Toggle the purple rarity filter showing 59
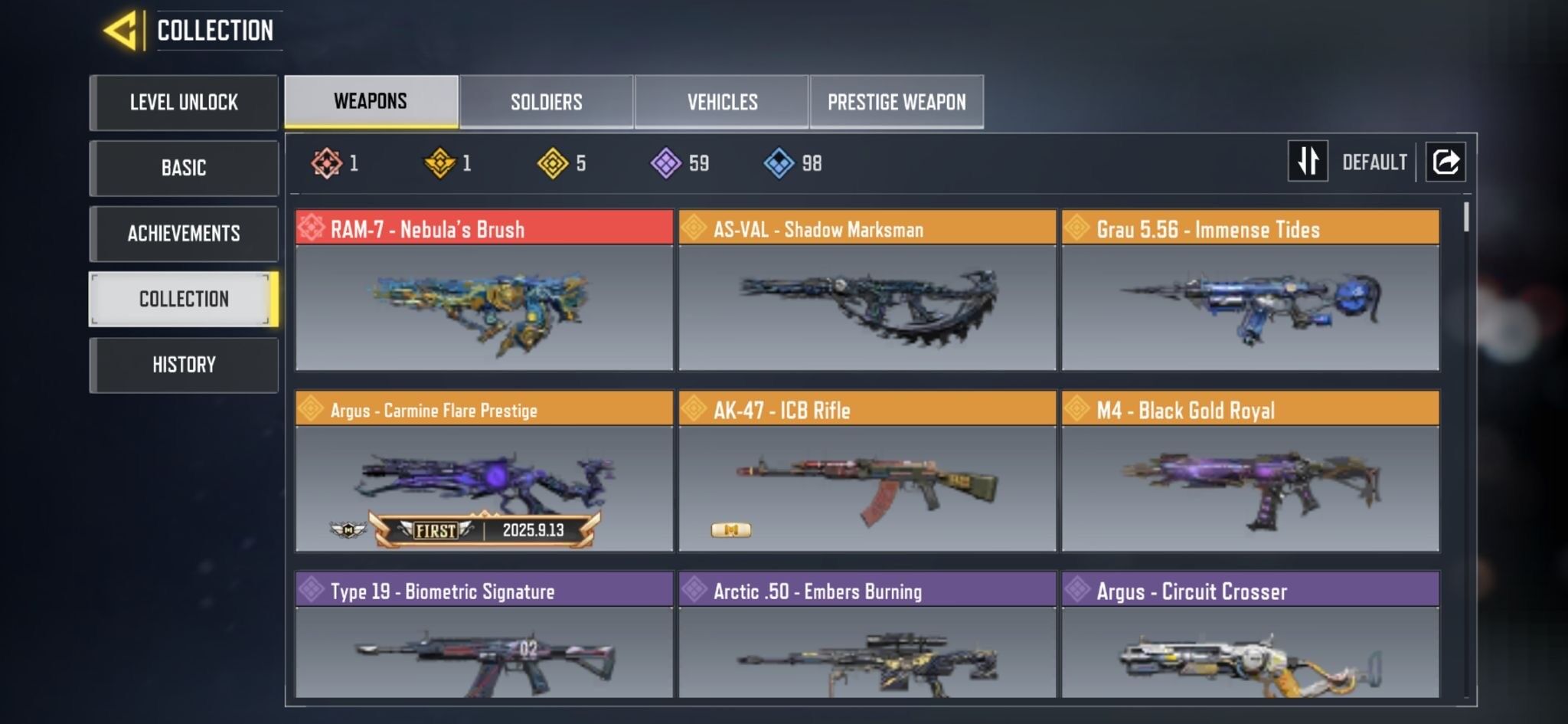 point(663,162)
